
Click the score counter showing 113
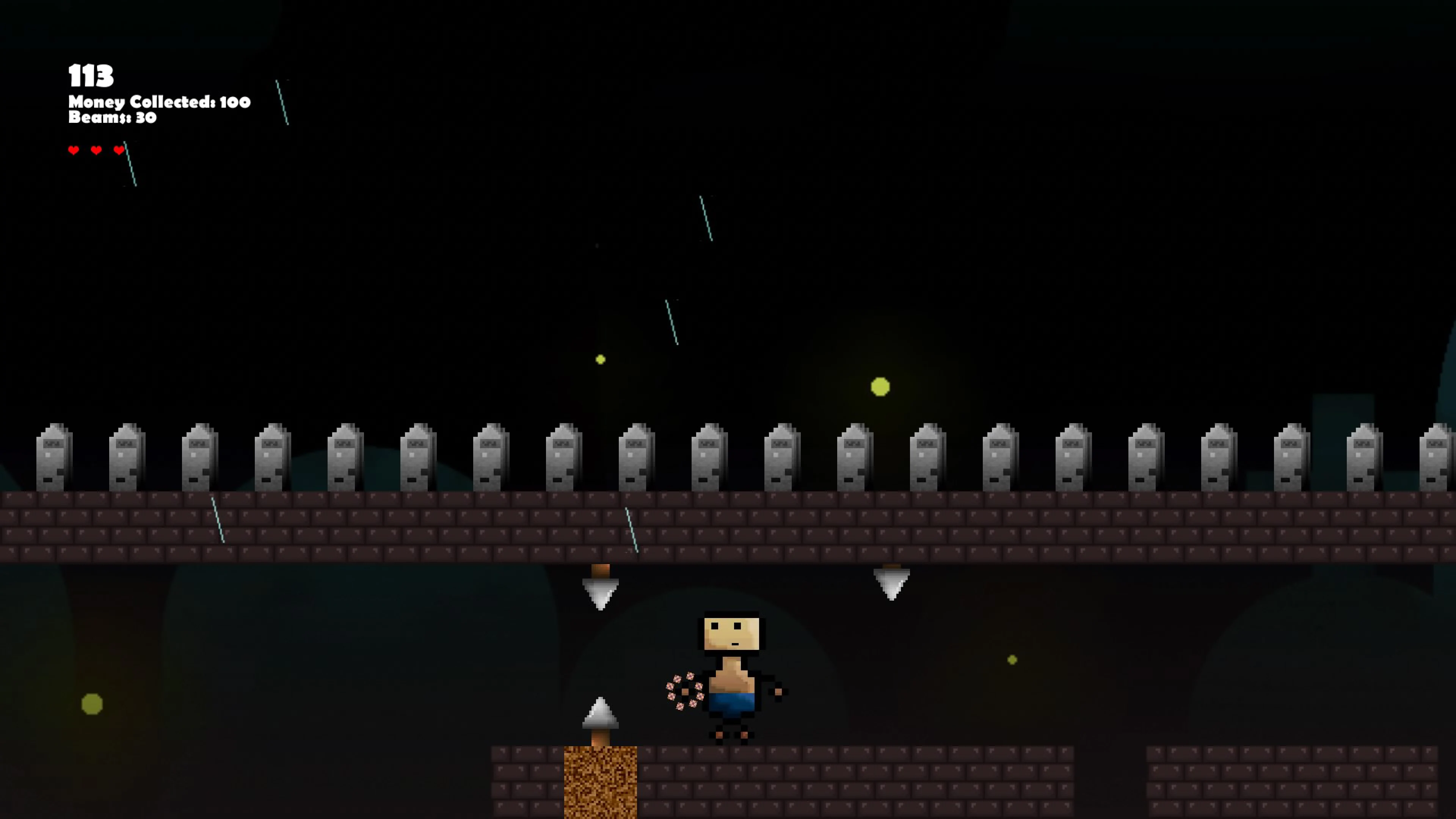tap(90, 75)
